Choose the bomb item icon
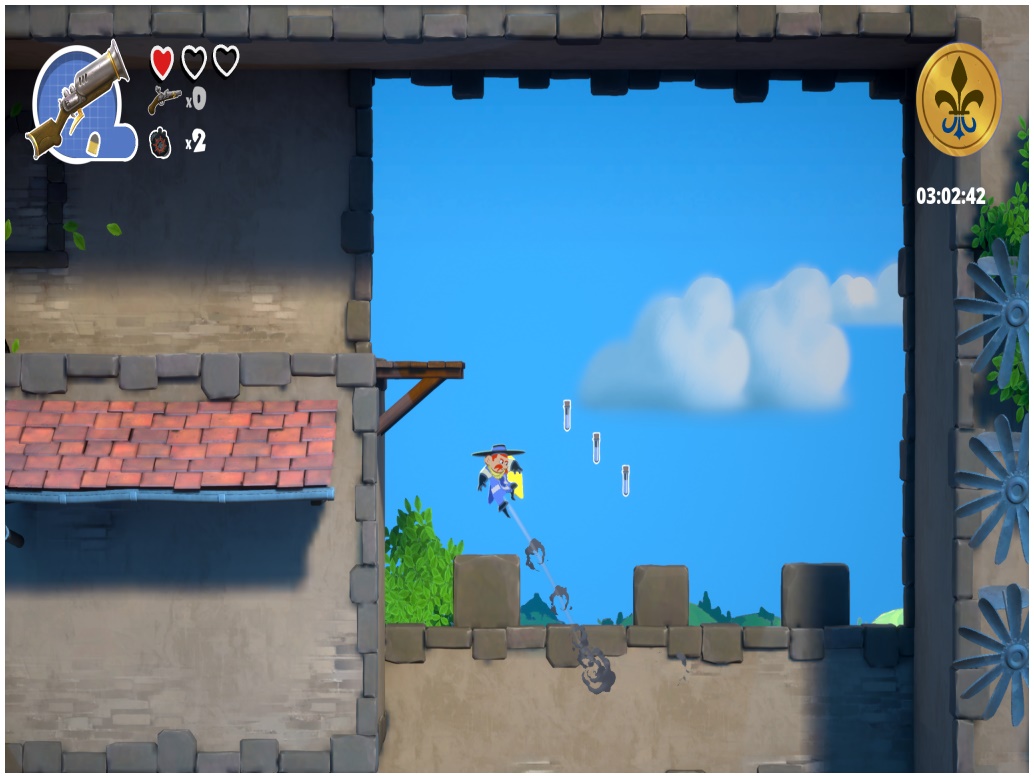The height and width of the screenshot is (778, 1034). point(160,143)
